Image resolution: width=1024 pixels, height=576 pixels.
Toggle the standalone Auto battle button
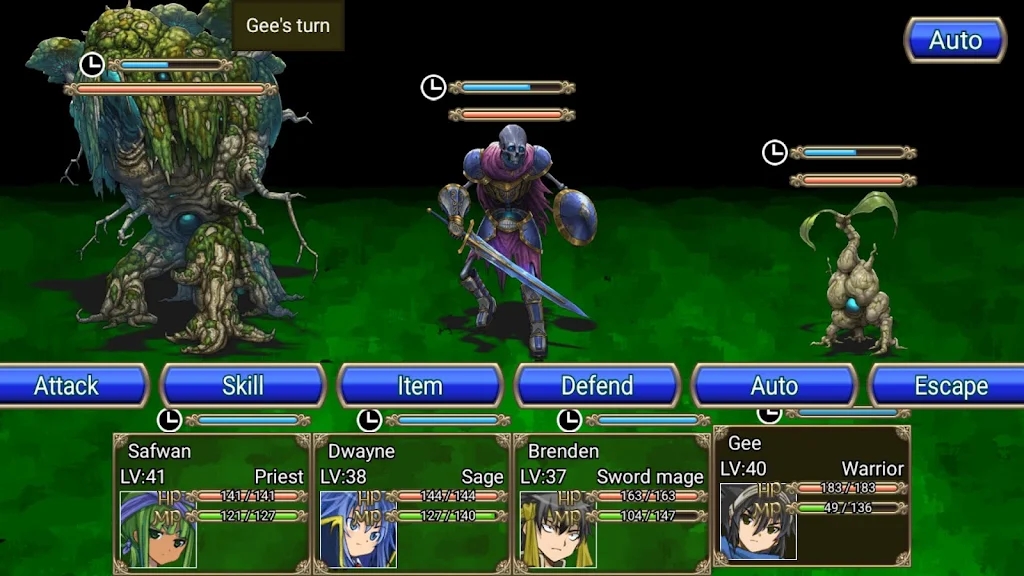(x=955, y=41)
